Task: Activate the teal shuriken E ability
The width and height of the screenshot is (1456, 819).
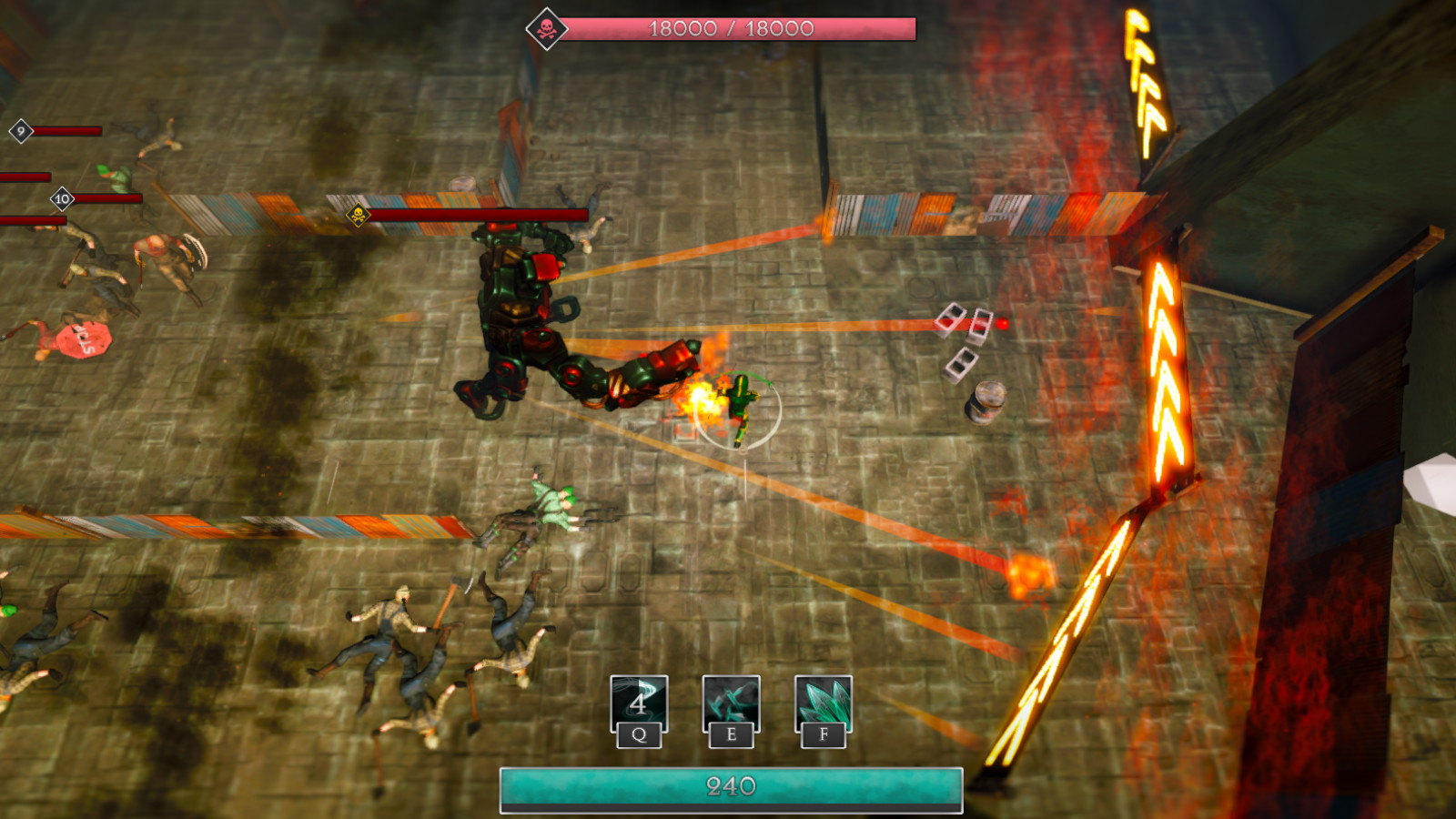Action: [729, 703]
